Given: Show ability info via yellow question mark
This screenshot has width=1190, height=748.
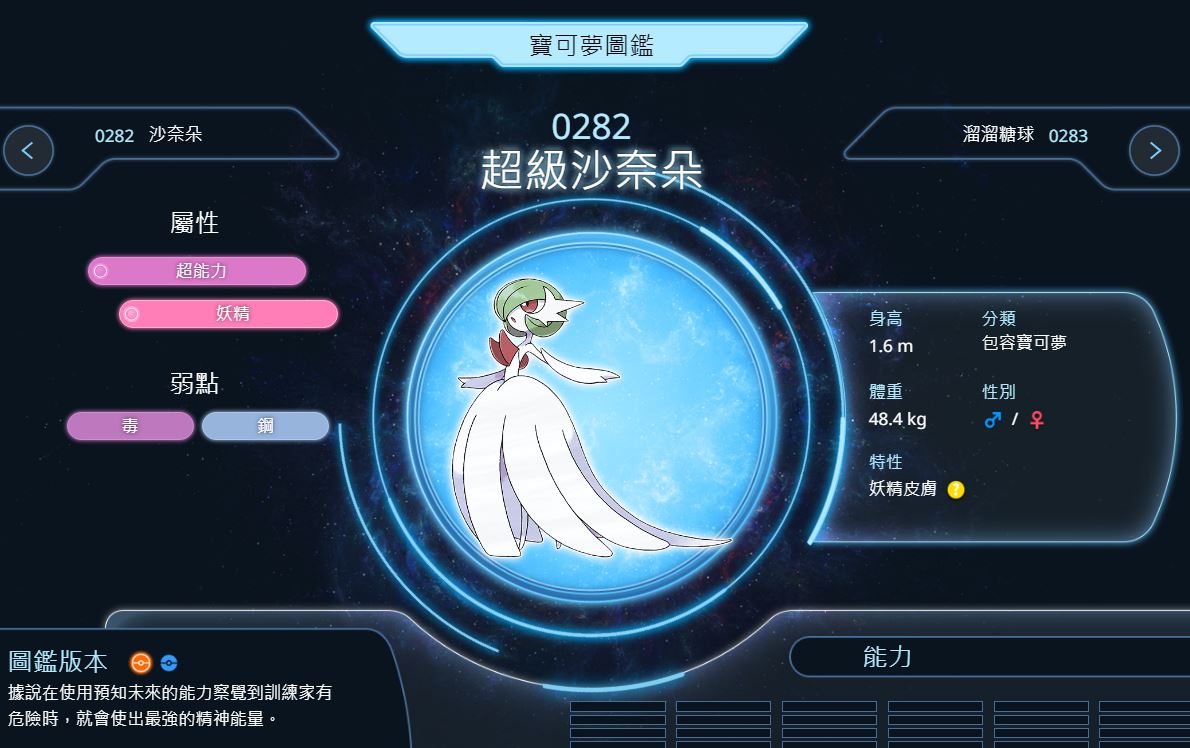Looking at the screenshot, I should coord(956,490).
